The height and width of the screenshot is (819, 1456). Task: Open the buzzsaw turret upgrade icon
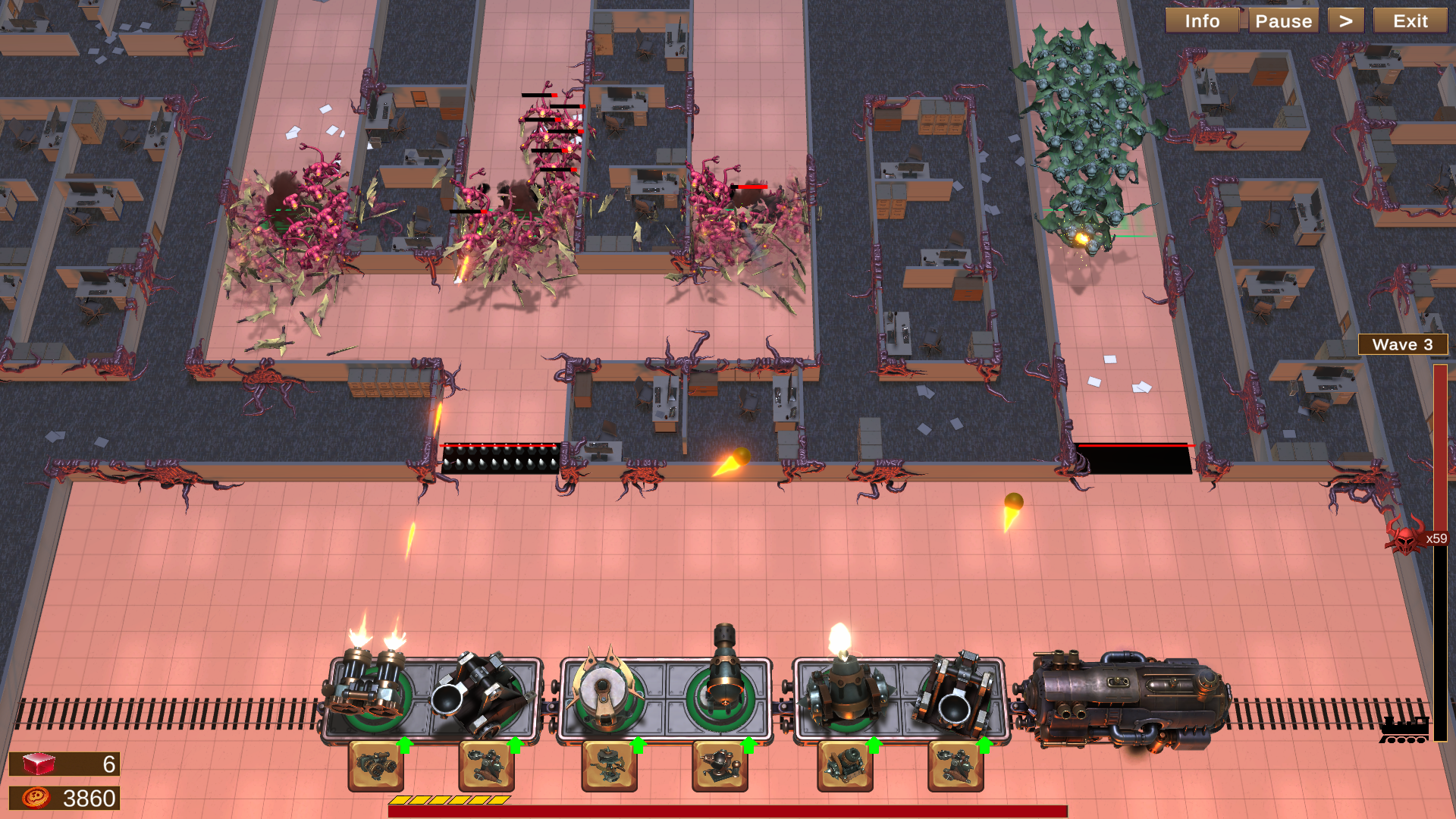(607, 766)
